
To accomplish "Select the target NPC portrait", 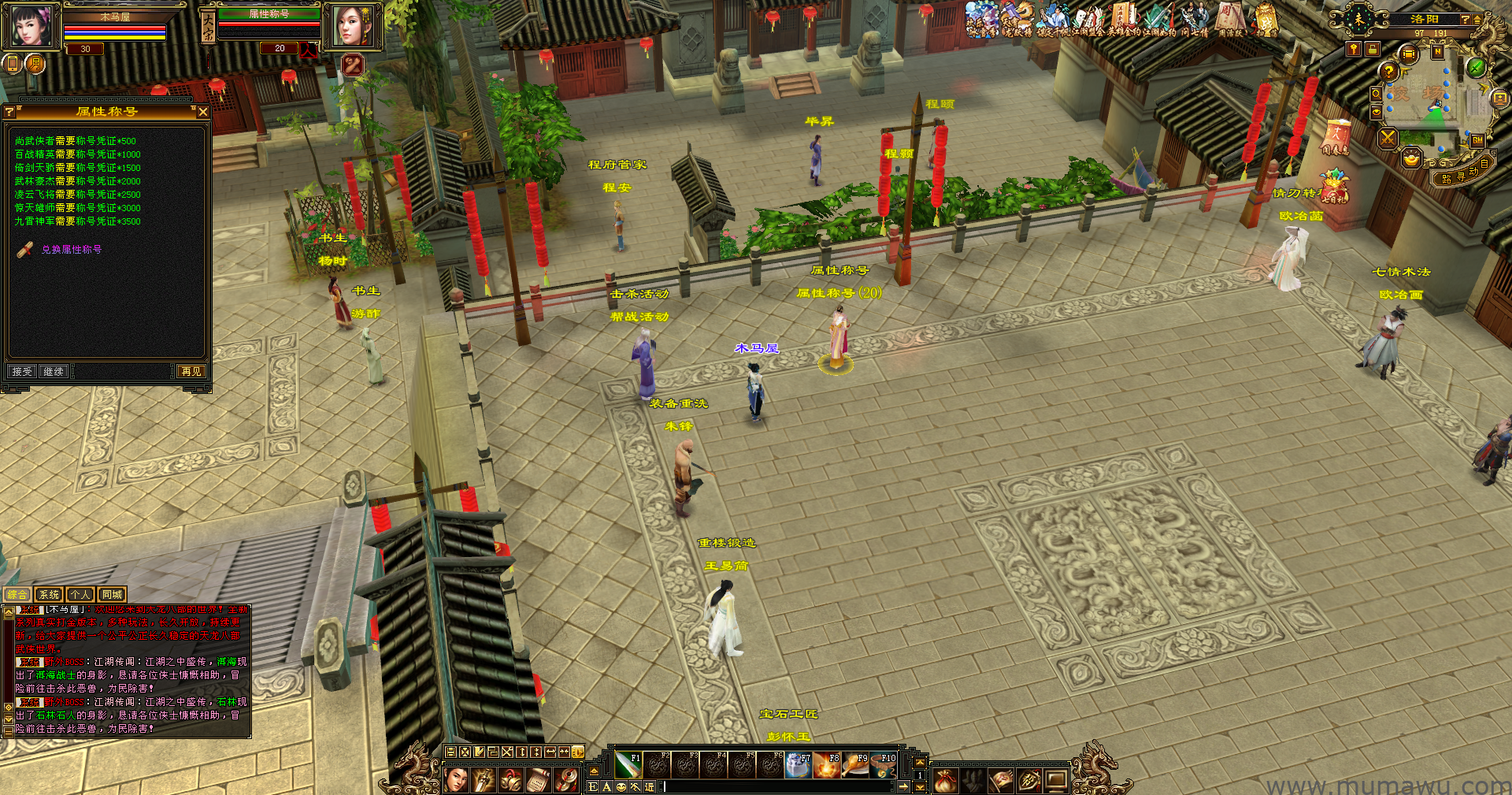I will pos(351,25).
